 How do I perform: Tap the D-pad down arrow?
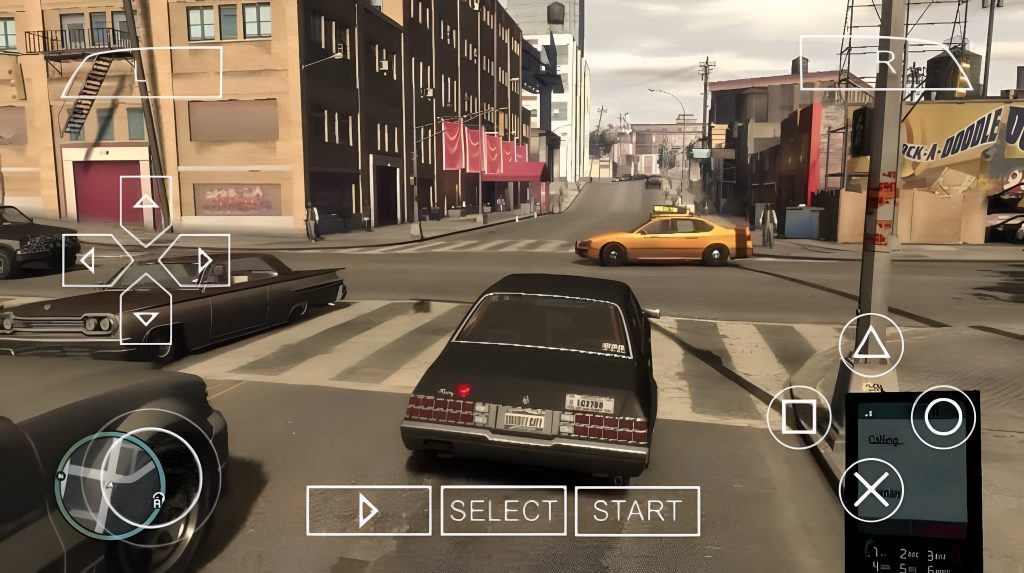(146, 317)
